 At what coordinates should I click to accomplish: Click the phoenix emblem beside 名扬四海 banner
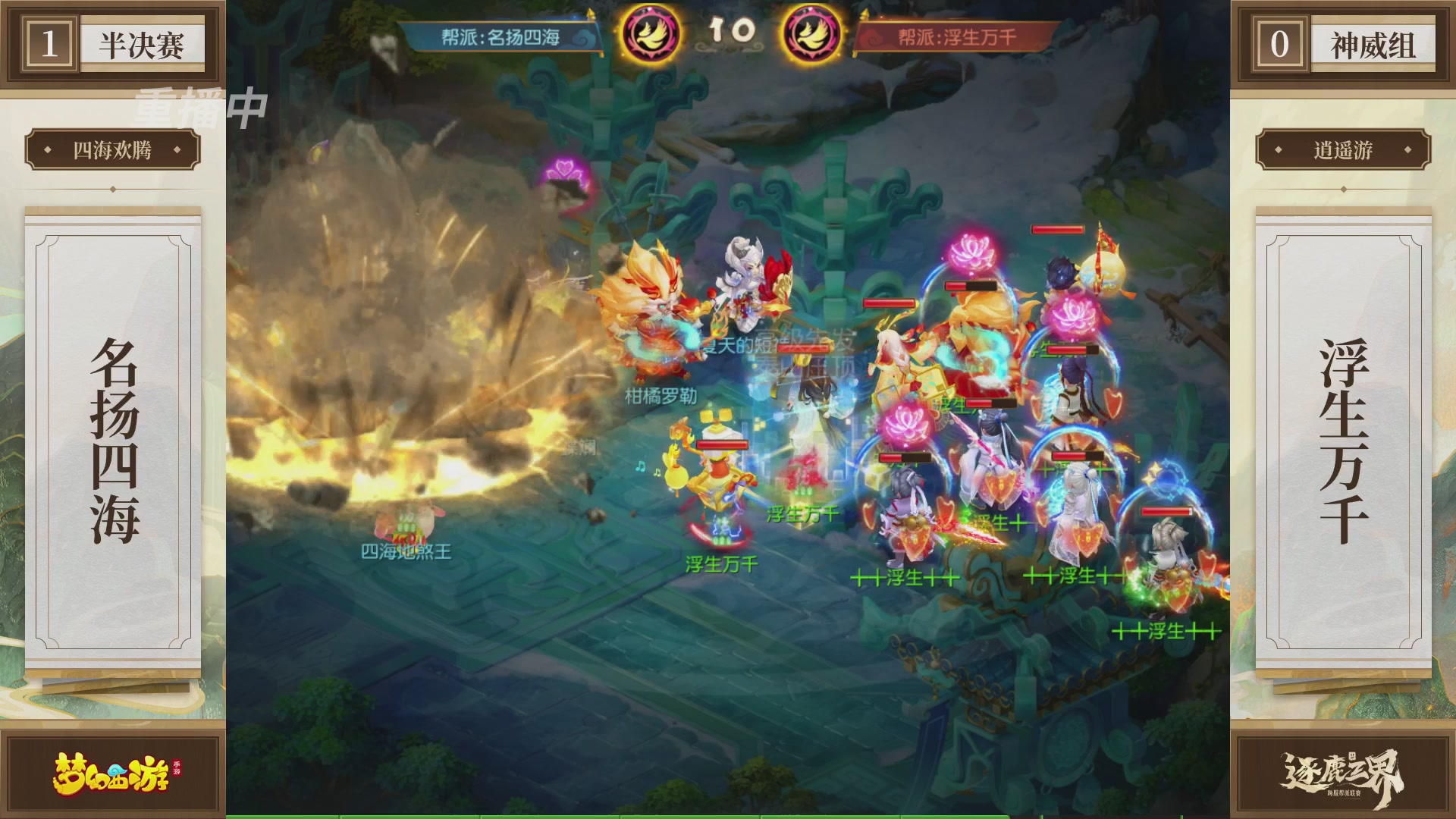point(650,34)
